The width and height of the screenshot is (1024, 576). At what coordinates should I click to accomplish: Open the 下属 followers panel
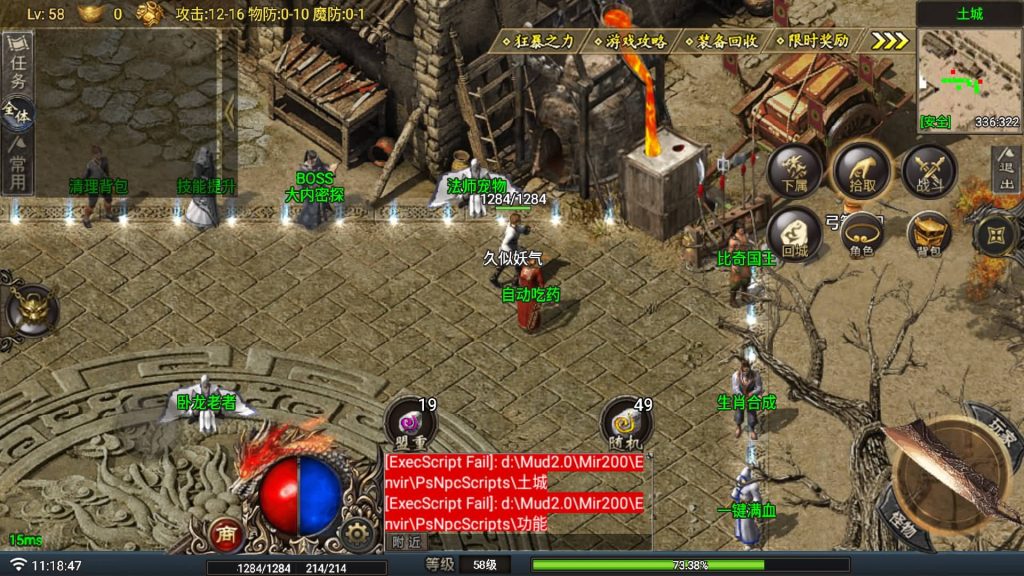(x=795, y=171)
